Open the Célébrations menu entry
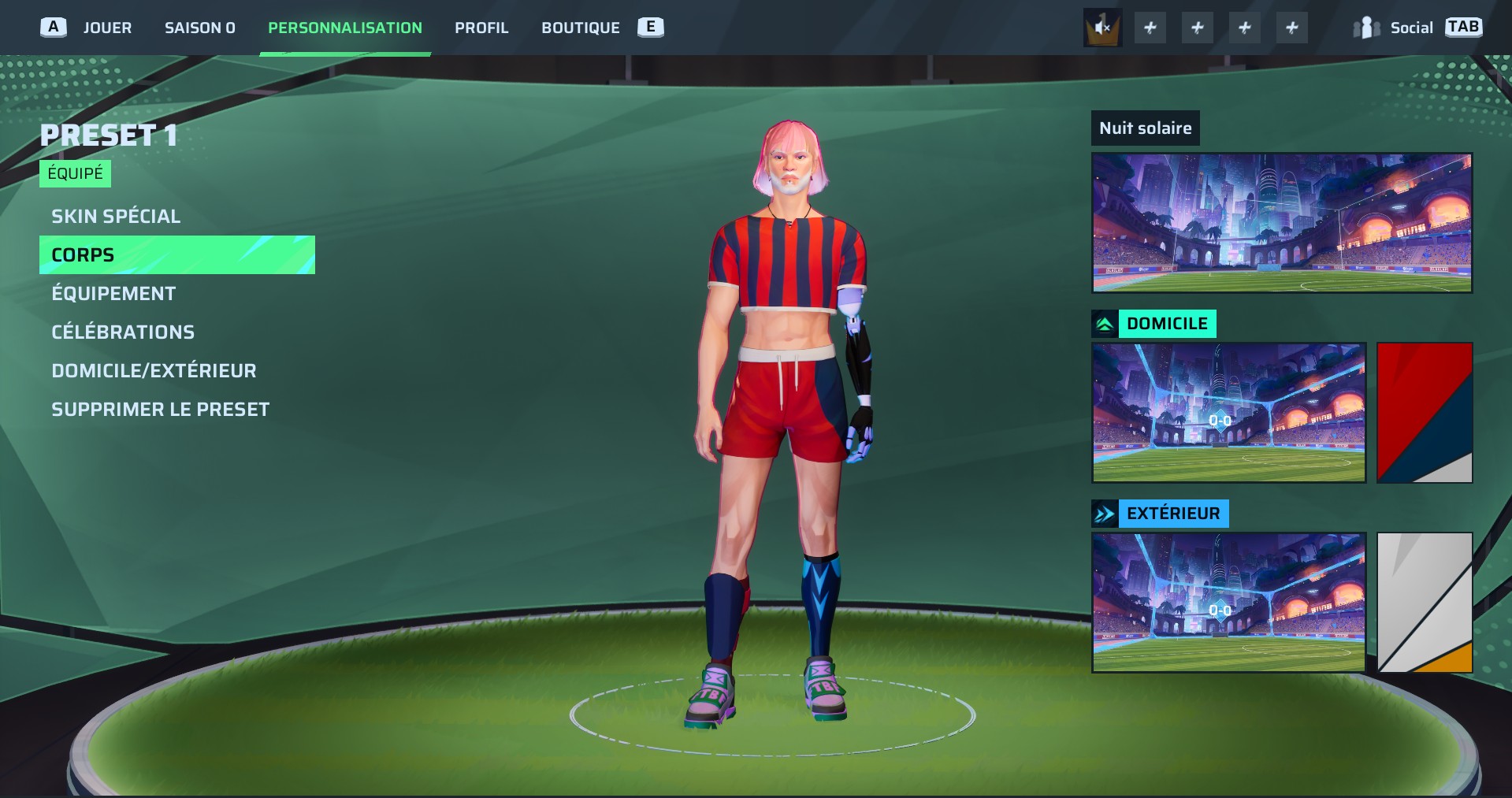The height and width of the screenshot is (798, 1512). tap(123, 332)
